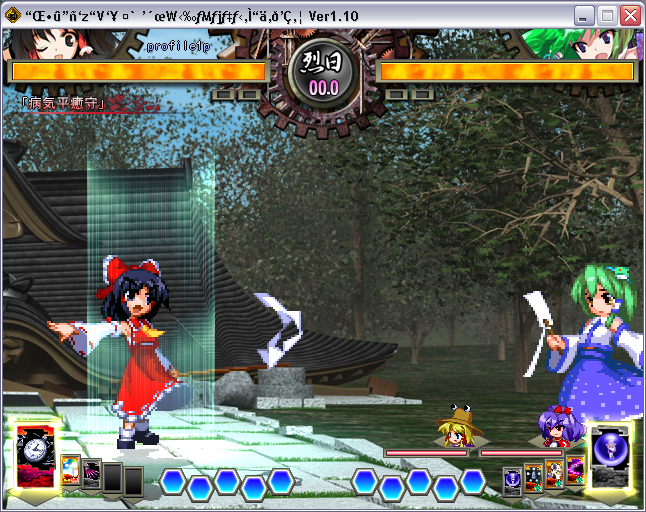Choose the small rainbow-colored card in left hand
This screenshot has width=646, height=512.
point(70,469)
